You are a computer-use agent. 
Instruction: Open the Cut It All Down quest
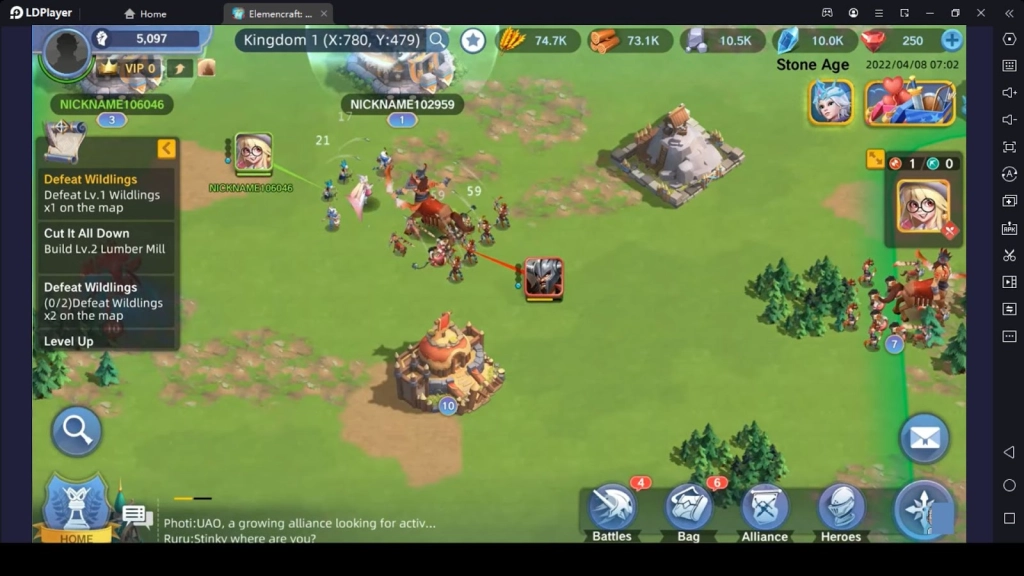point(104,241)
